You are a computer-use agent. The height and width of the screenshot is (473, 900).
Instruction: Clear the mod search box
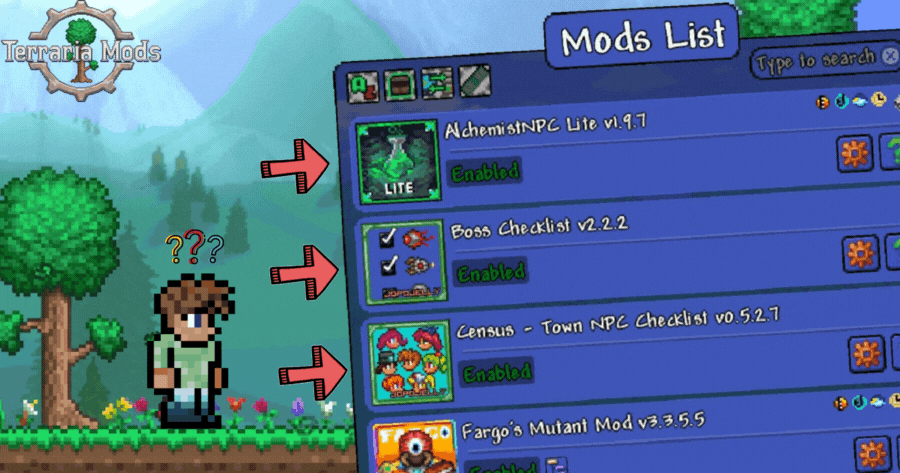tap(888, 56)
